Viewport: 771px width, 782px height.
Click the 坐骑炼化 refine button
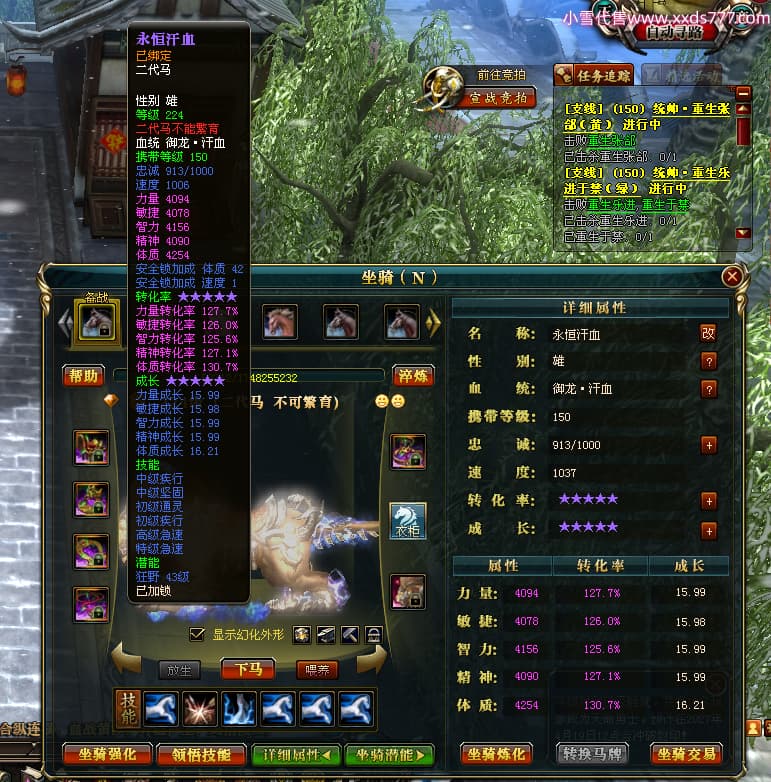click(495, 753)
